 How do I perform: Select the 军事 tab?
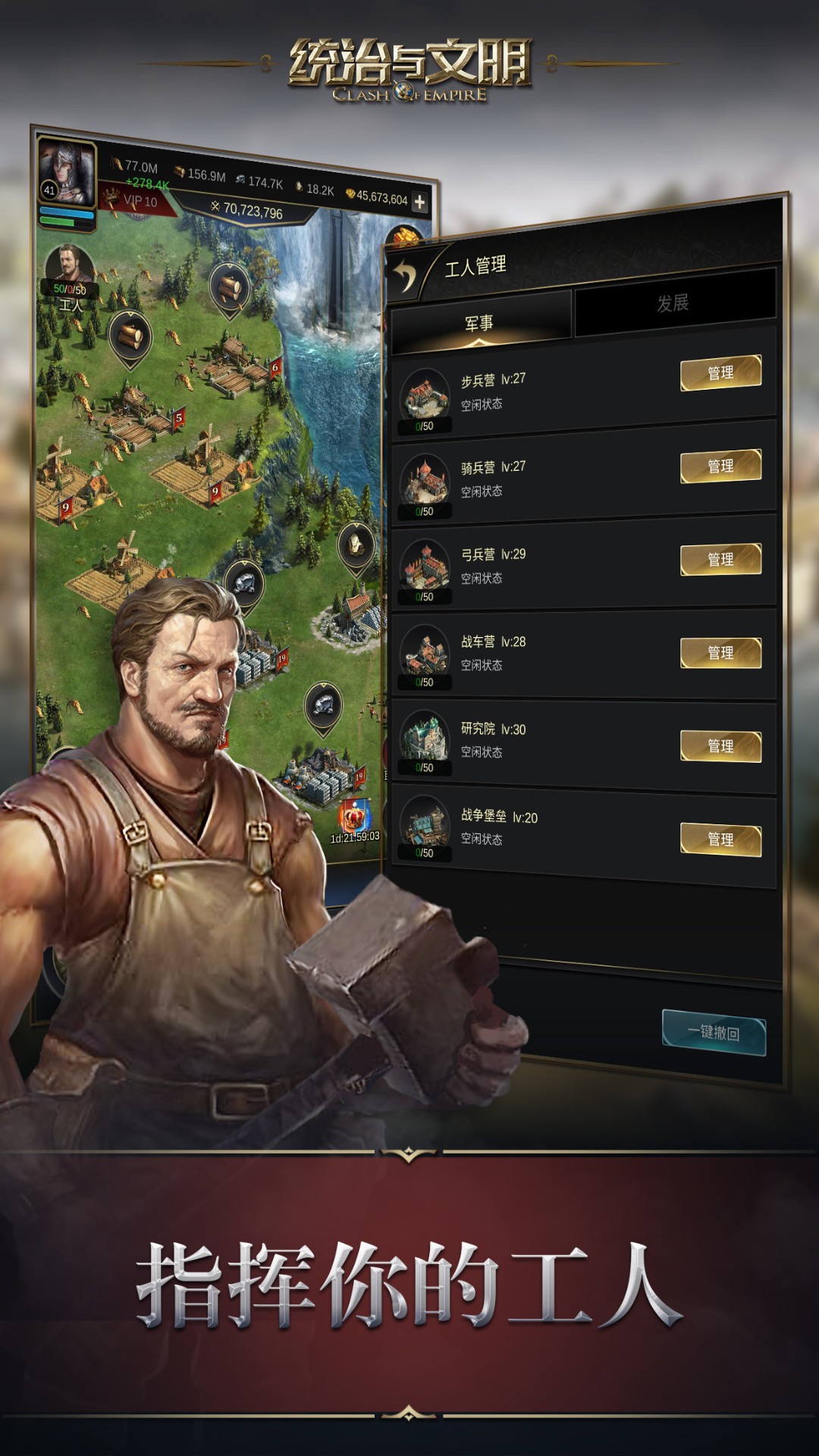(x=479, y=324)
